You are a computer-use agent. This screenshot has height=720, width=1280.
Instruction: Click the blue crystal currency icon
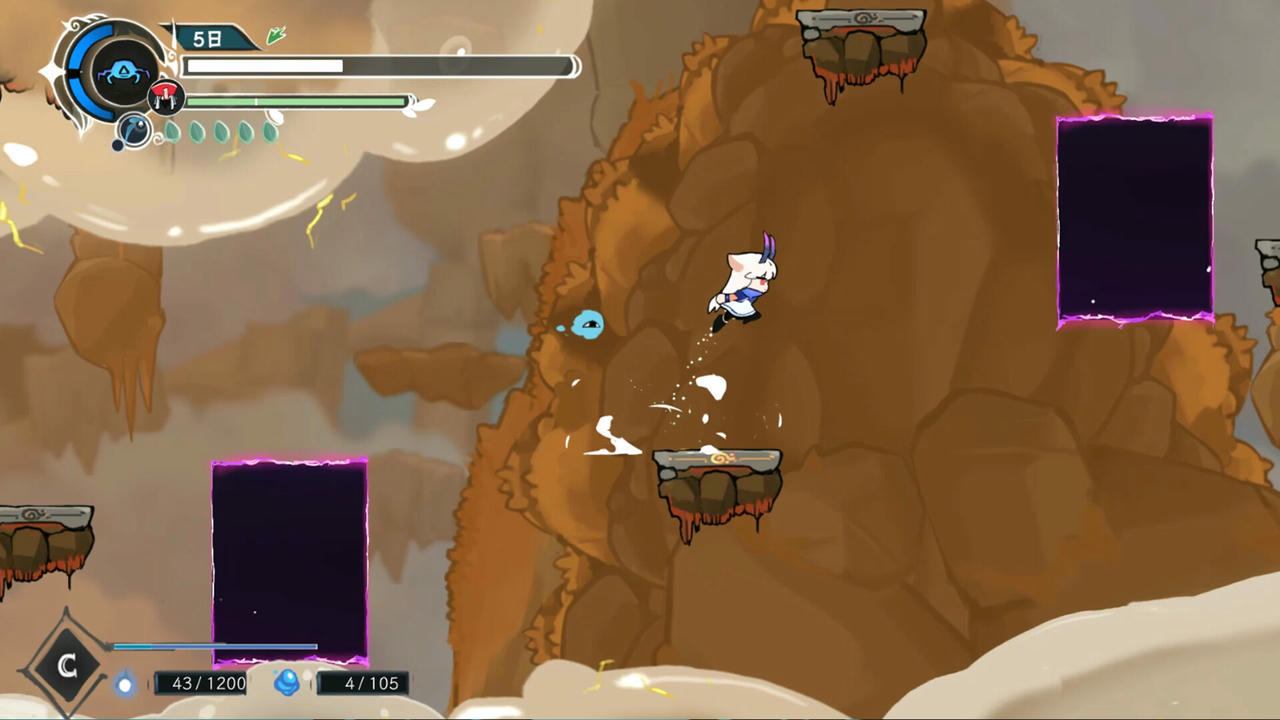286,683
